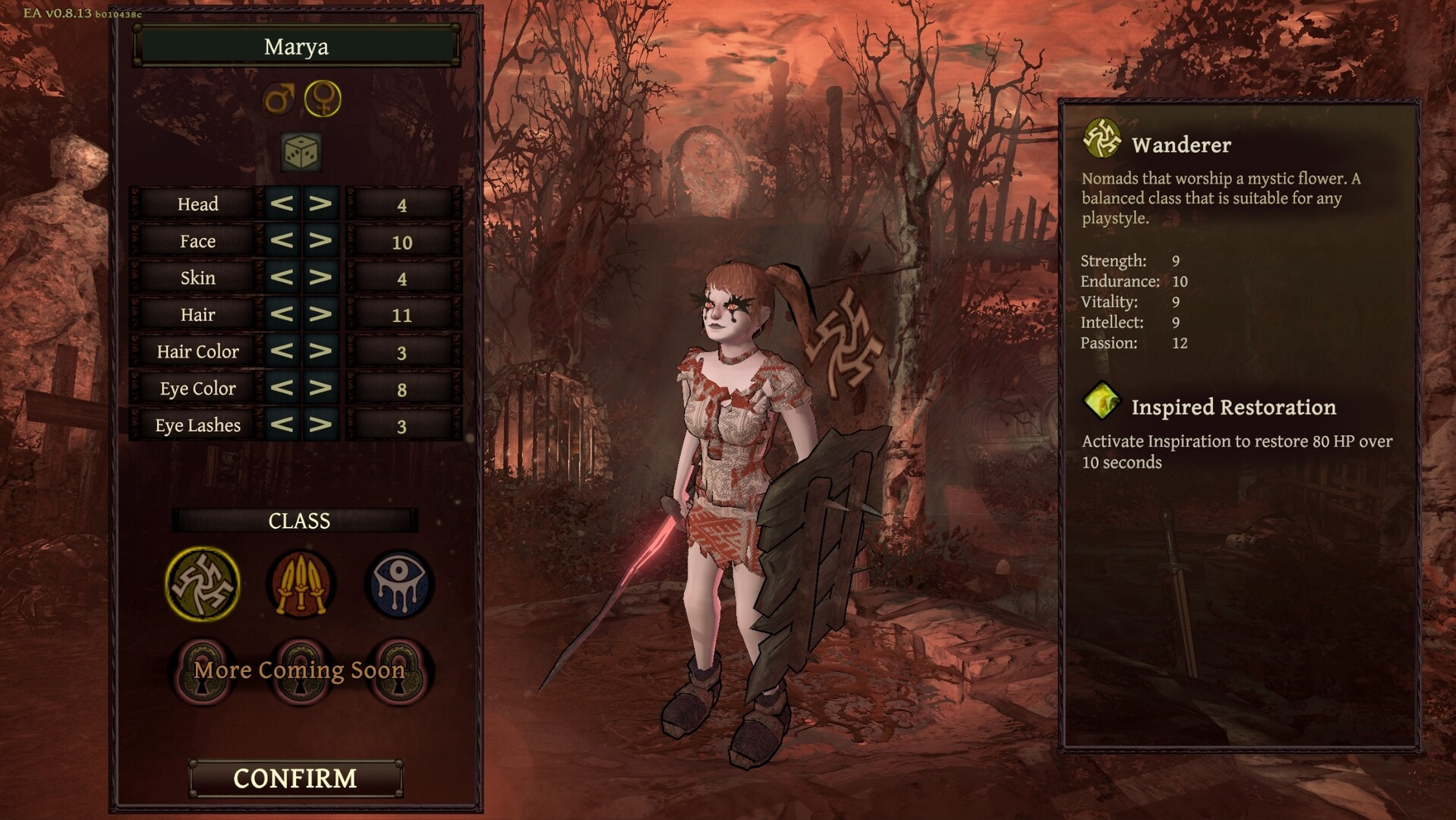This screenshot has height=820, width=1456.
Task: Go to the next Face option
Action: (x=320, y=241)
